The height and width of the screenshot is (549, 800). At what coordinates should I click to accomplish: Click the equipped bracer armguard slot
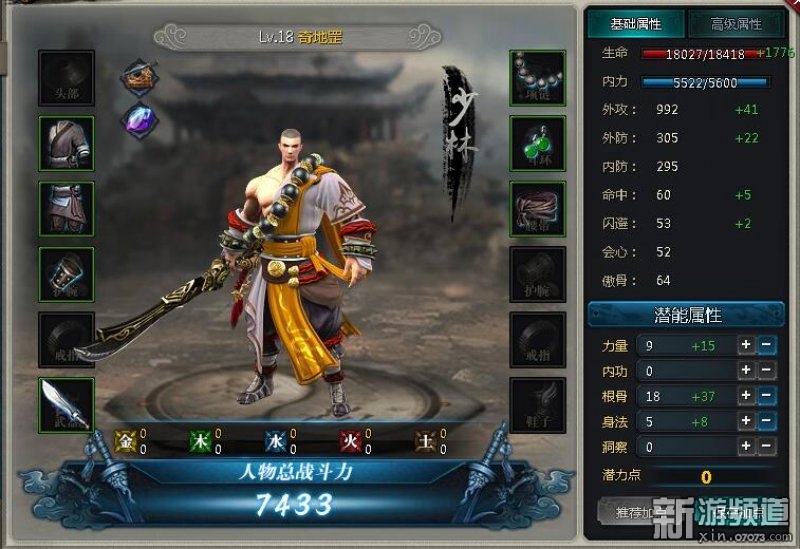(67, 273)
